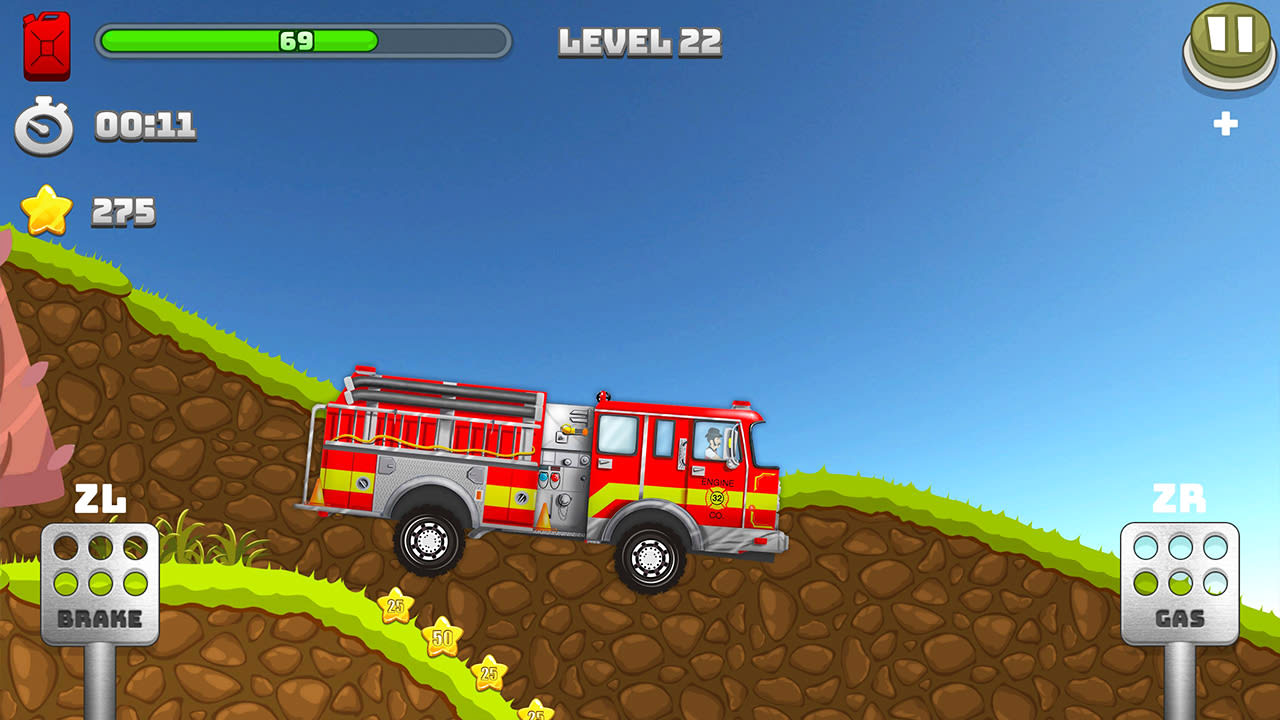Select the timer reading 00:11

pos(144,127)
